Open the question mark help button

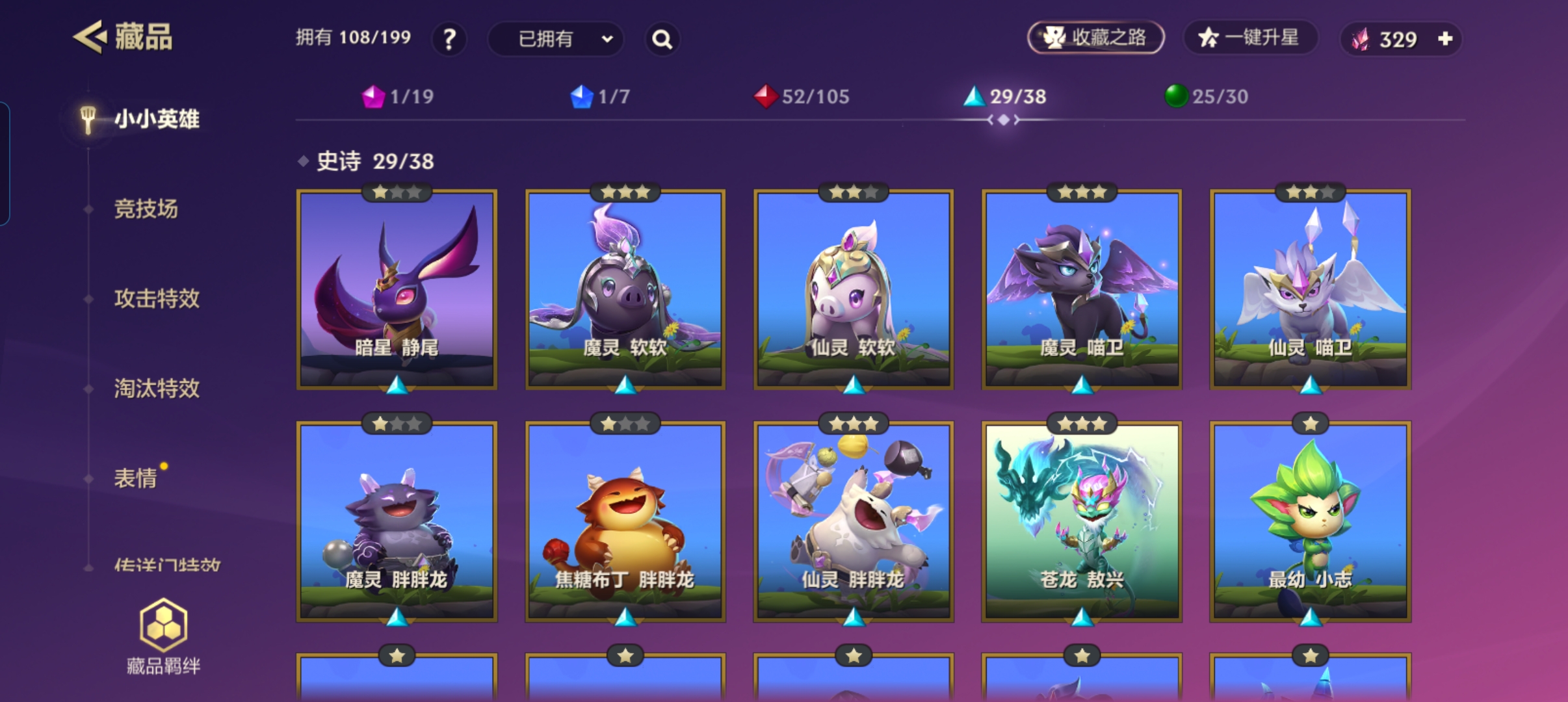(449, 40)
